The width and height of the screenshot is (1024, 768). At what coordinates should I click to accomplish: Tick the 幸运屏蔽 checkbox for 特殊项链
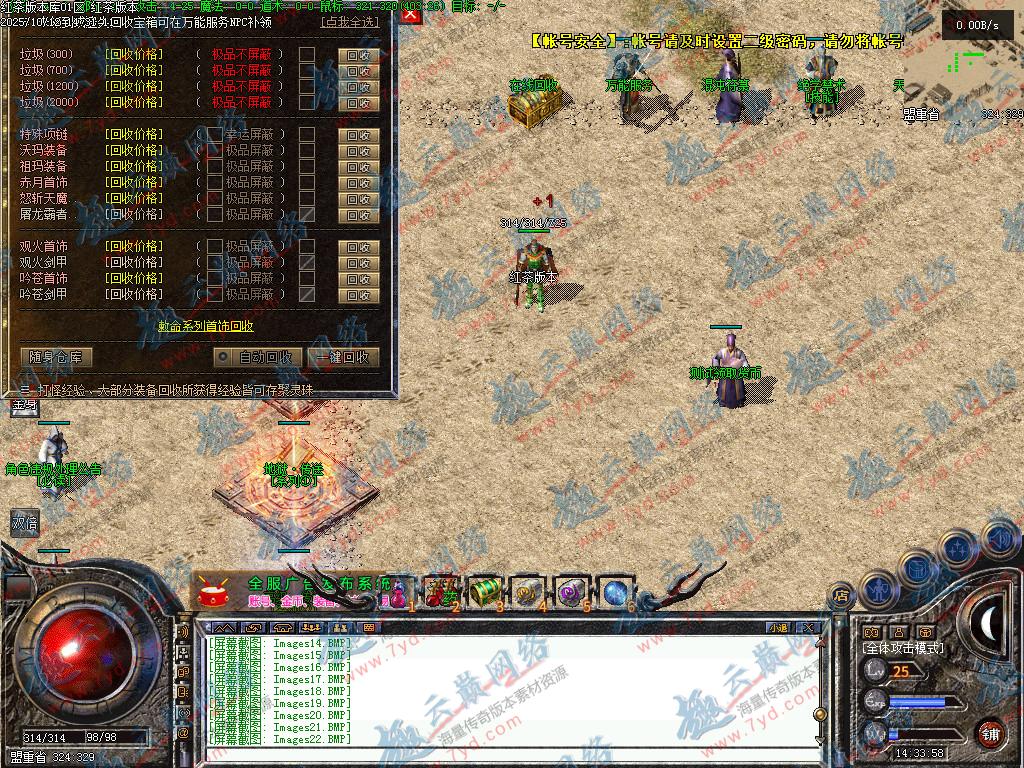coord(215,135)
